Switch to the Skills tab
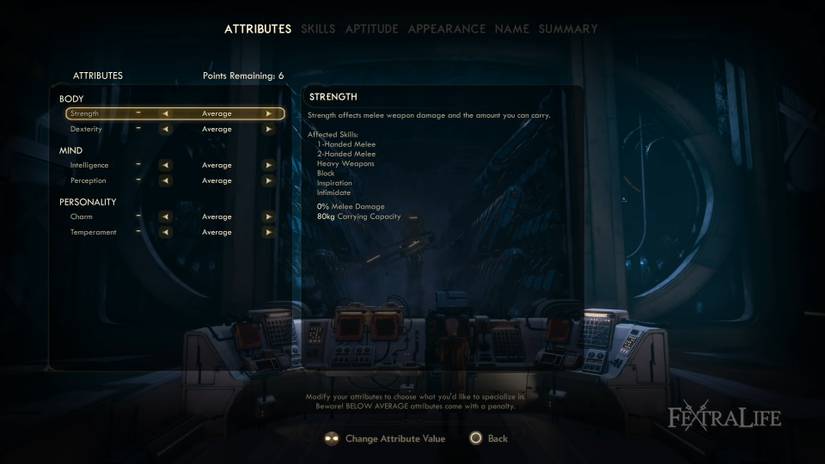This screenshot has width=825, height=464. coord(318,29)
